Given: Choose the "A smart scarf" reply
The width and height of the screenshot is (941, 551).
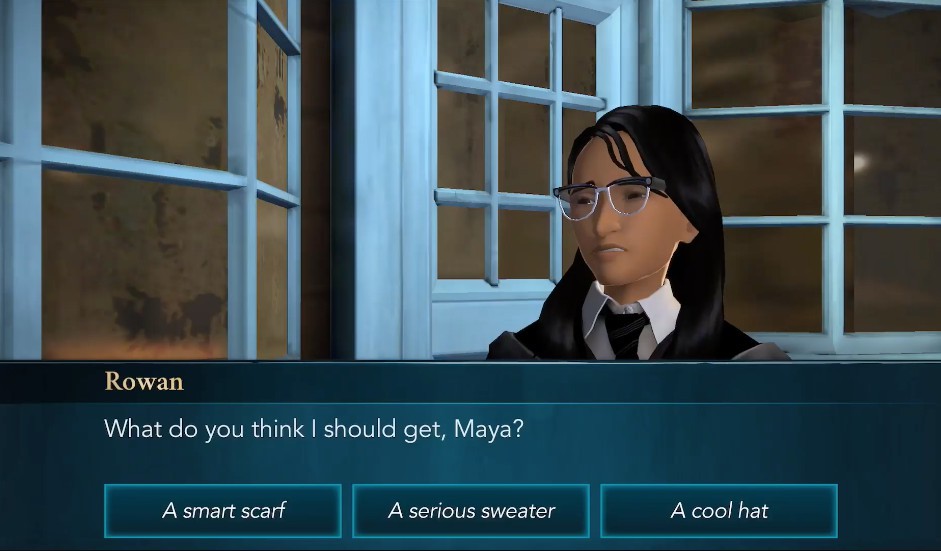Looking at the screenshot, I should tap(223, 511).
